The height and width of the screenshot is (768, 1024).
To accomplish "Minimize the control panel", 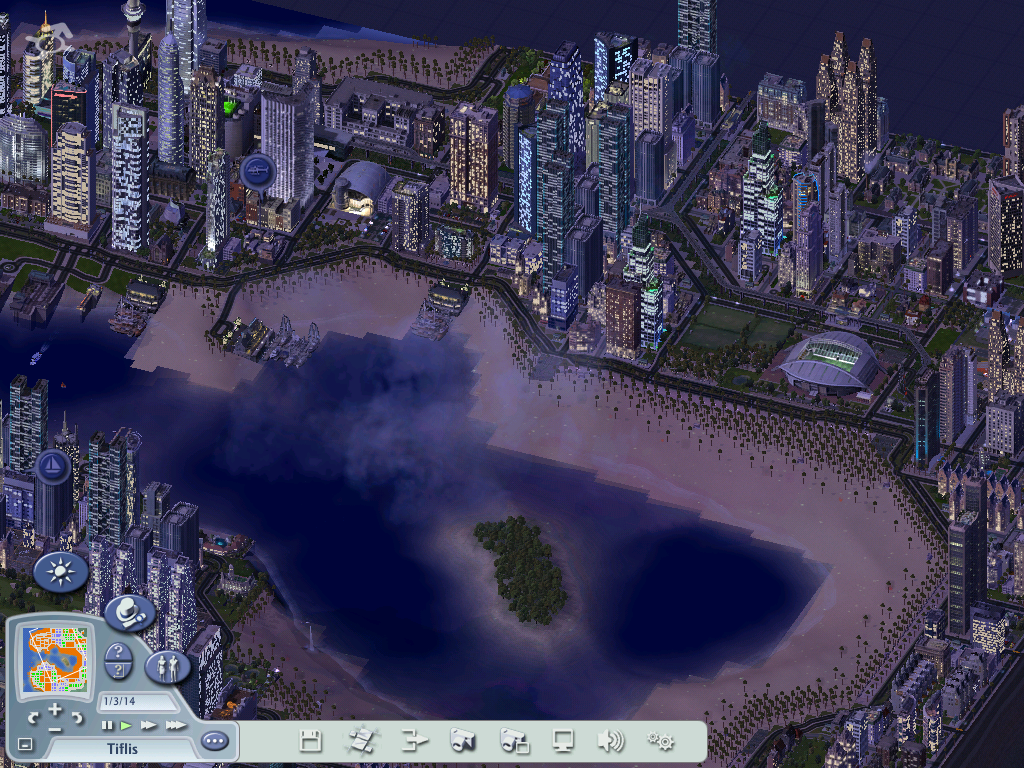I will 25,745.
